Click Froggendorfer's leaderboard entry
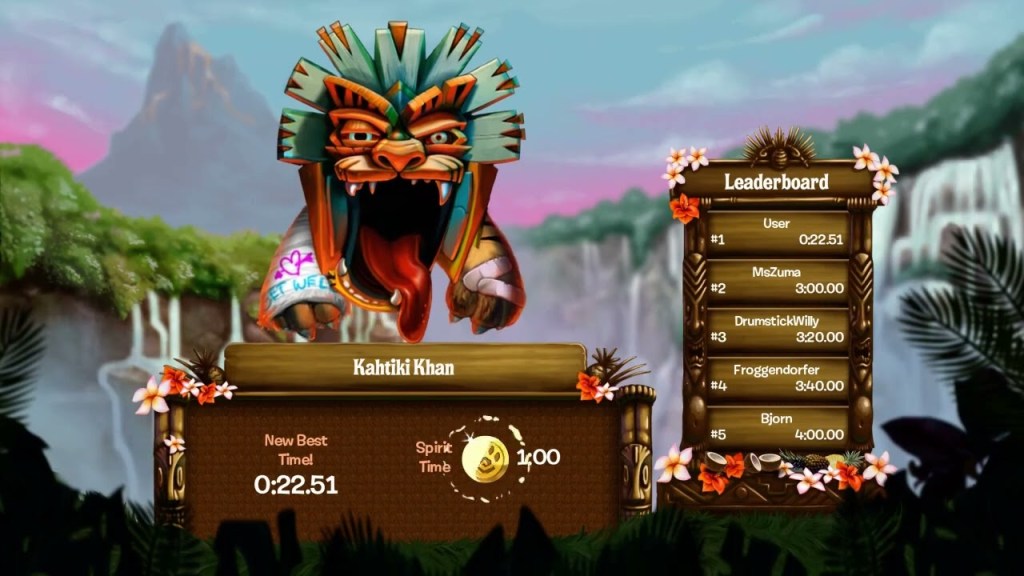Viewport: 1024px width, 576px height. pos(777,377)
